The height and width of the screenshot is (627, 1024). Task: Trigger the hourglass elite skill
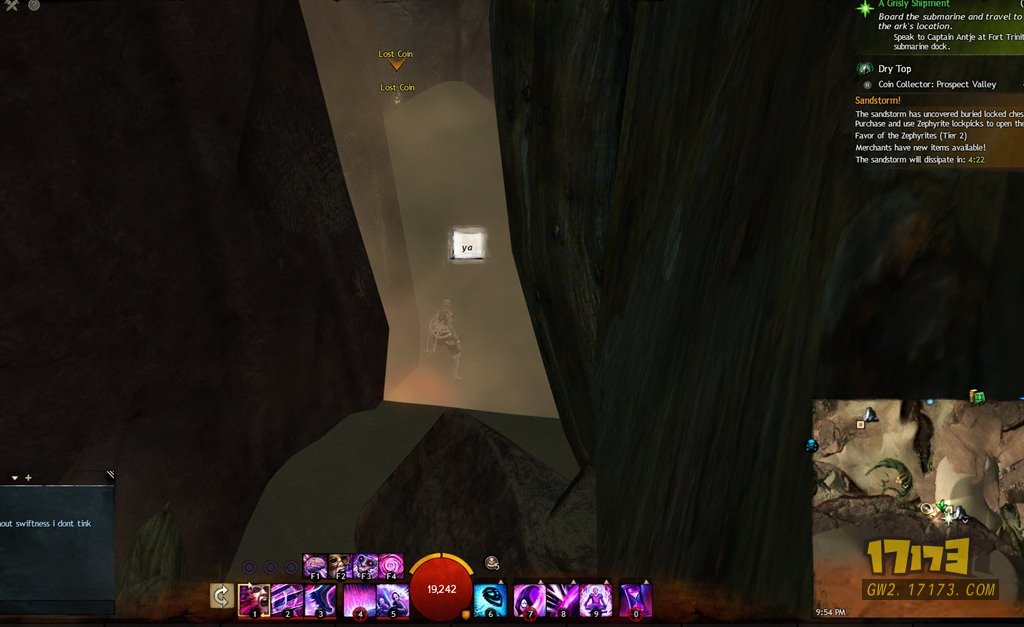635,600
